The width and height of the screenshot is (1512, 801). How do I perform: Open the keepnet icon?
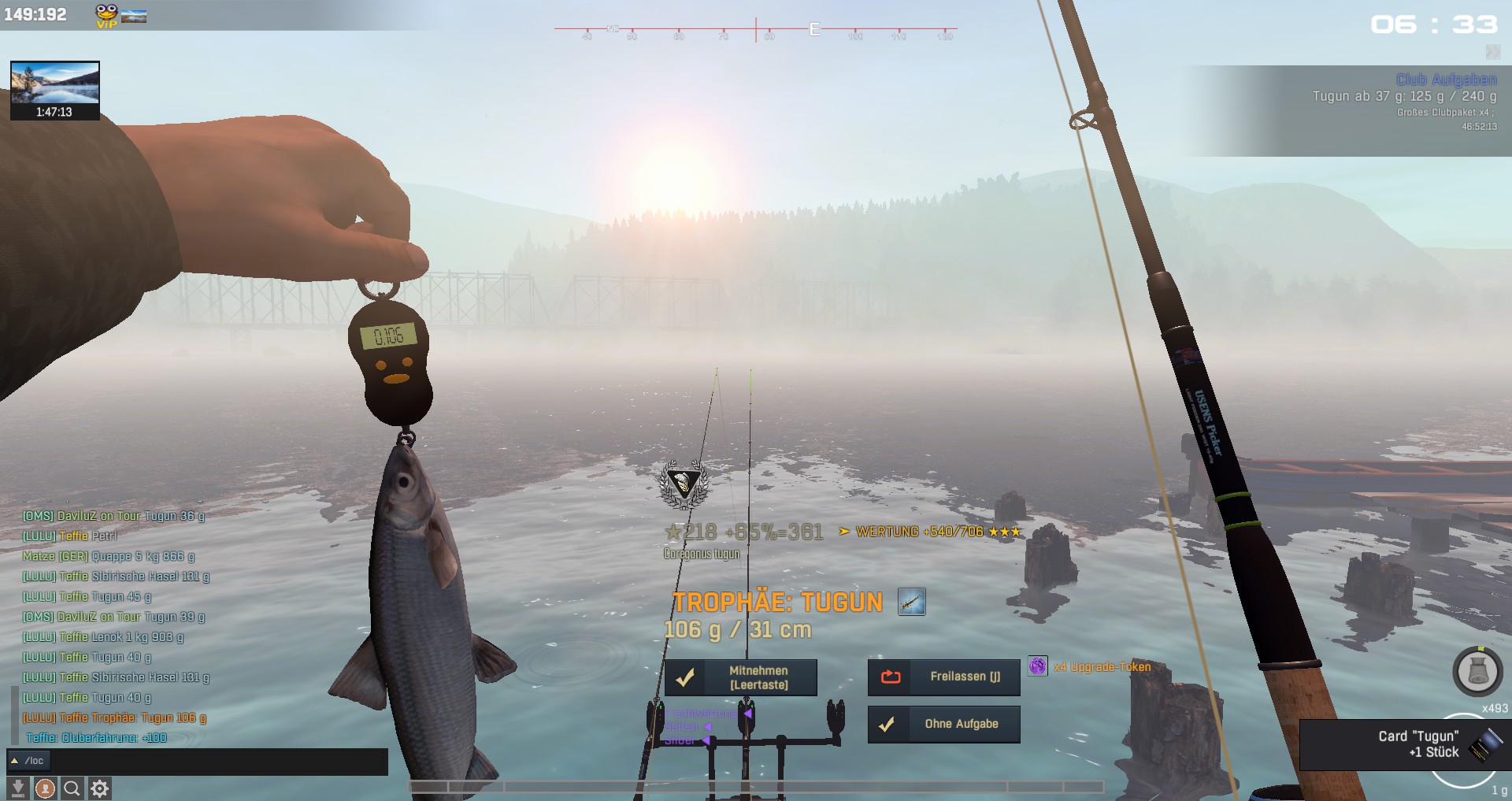[1477, 672]
